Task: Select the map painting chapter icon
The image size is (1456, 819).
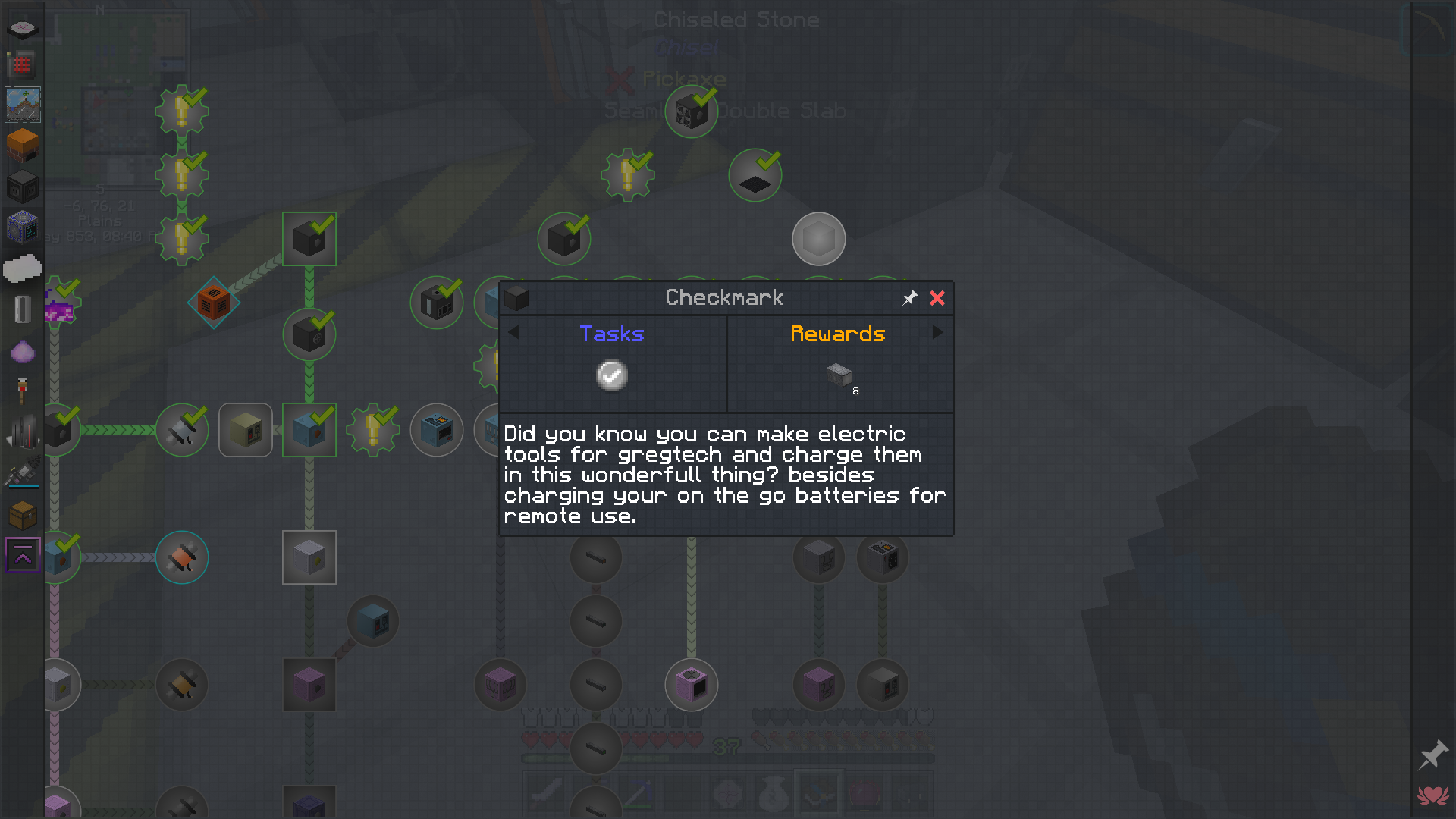Action: click(22, 105)
